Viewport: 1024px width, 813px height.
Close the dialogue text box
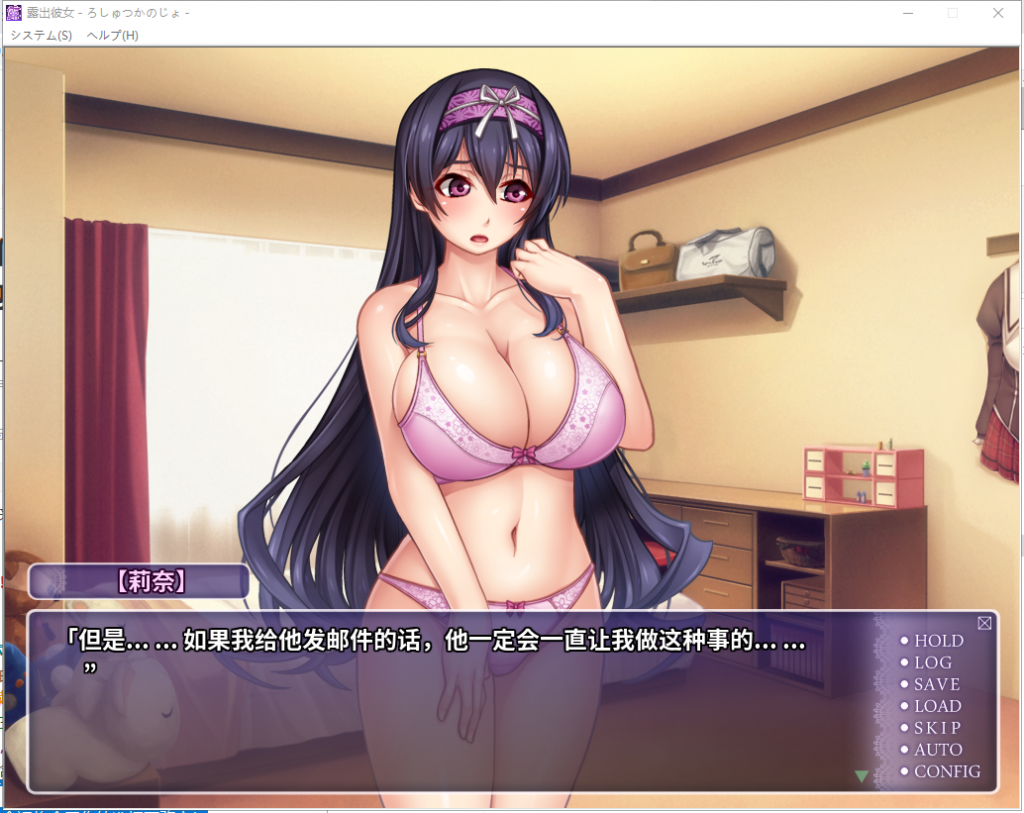click(x=984, y=623)
